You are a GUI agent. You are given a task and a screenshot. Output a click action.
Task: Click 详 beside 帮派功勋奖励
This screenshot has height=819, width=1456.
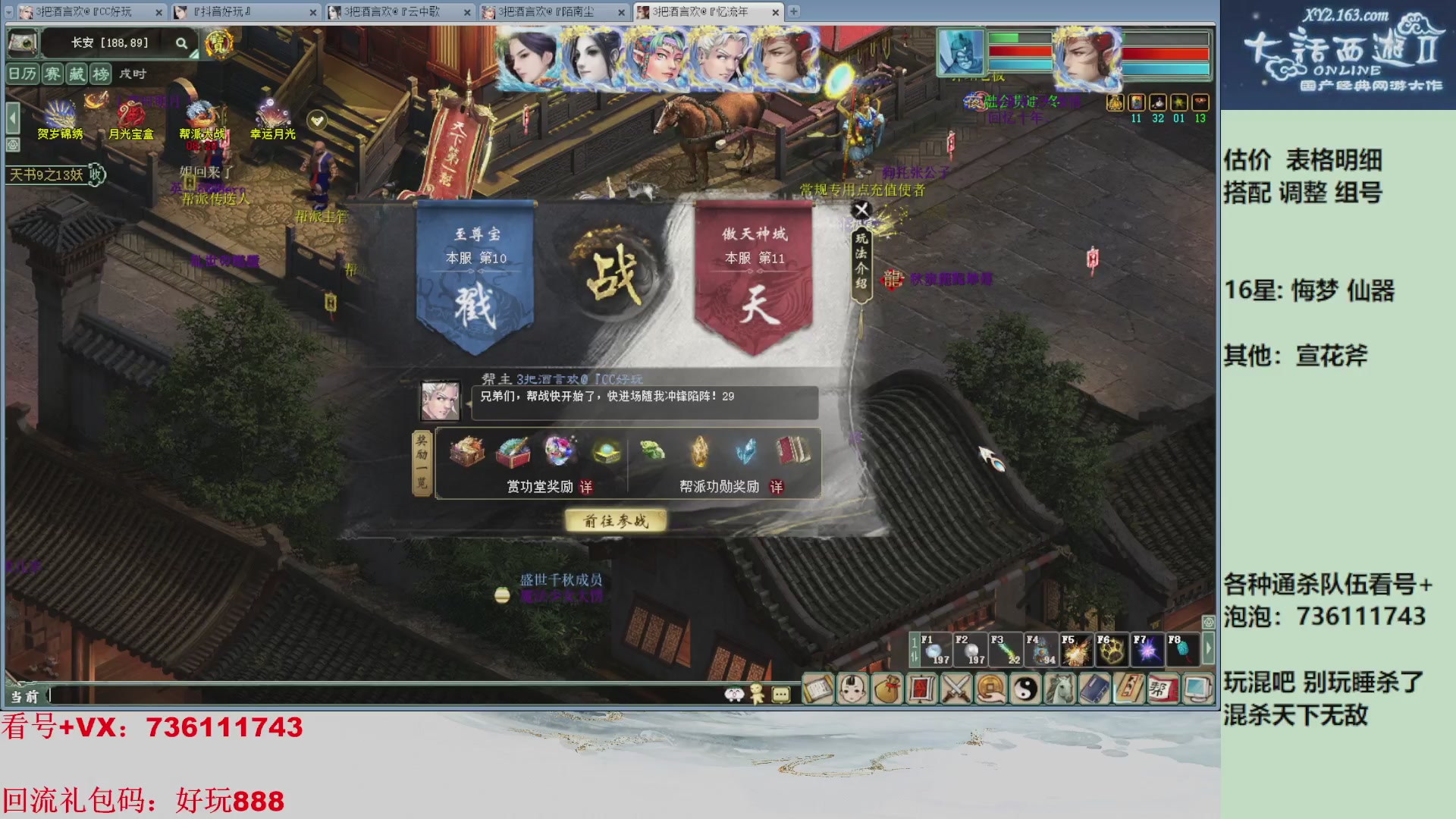click(x=776, y=486)
